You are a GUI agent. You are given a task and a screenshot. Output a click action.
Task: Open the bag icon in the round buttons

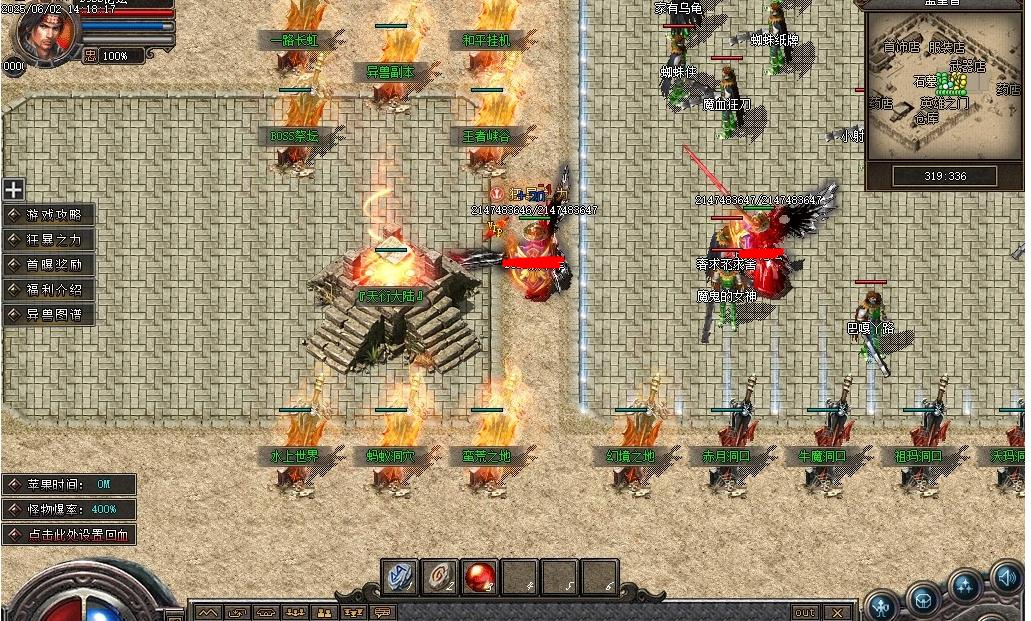[x=923, y=598]
